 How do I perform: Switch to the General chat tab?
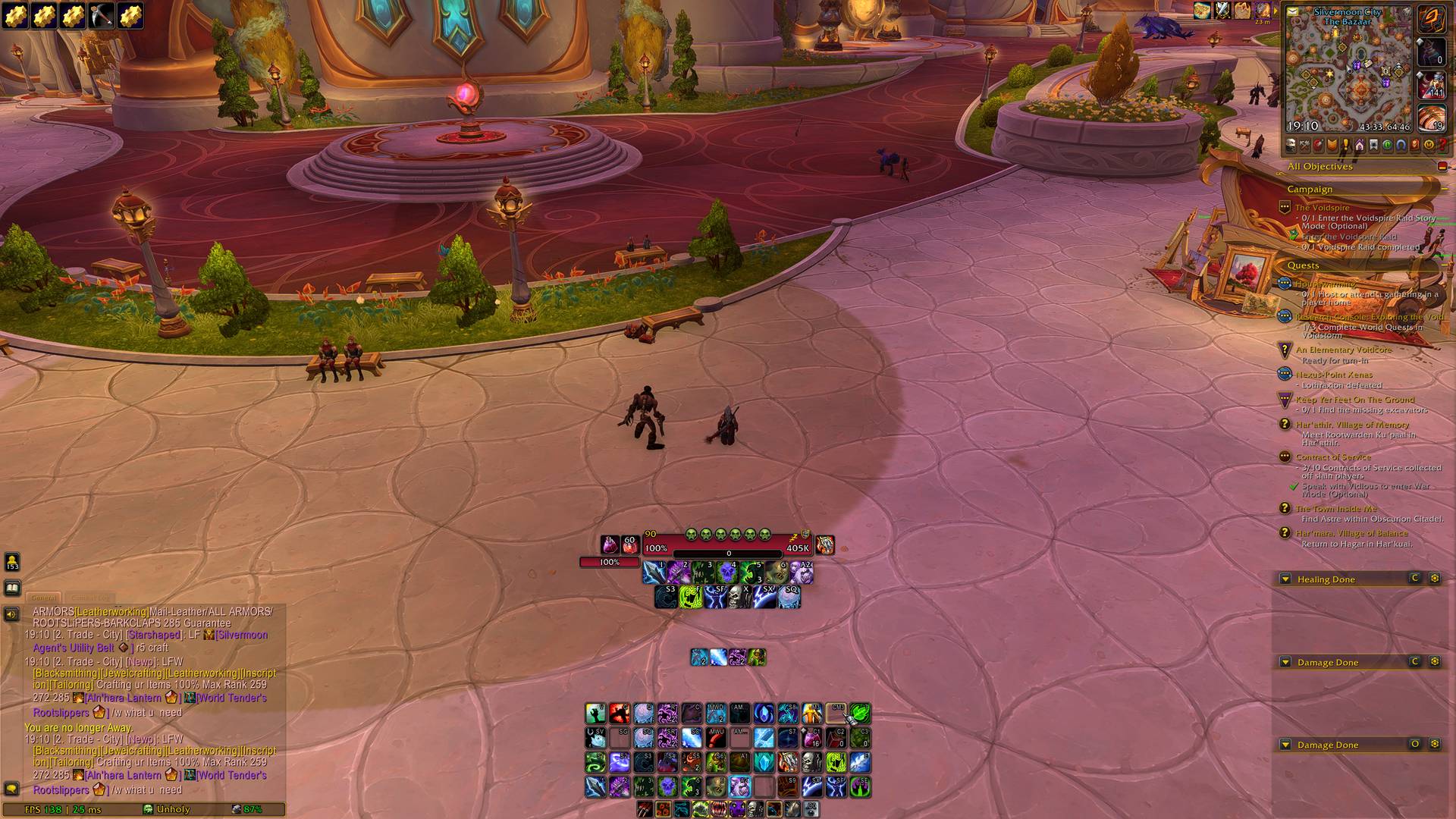(44, 598)
